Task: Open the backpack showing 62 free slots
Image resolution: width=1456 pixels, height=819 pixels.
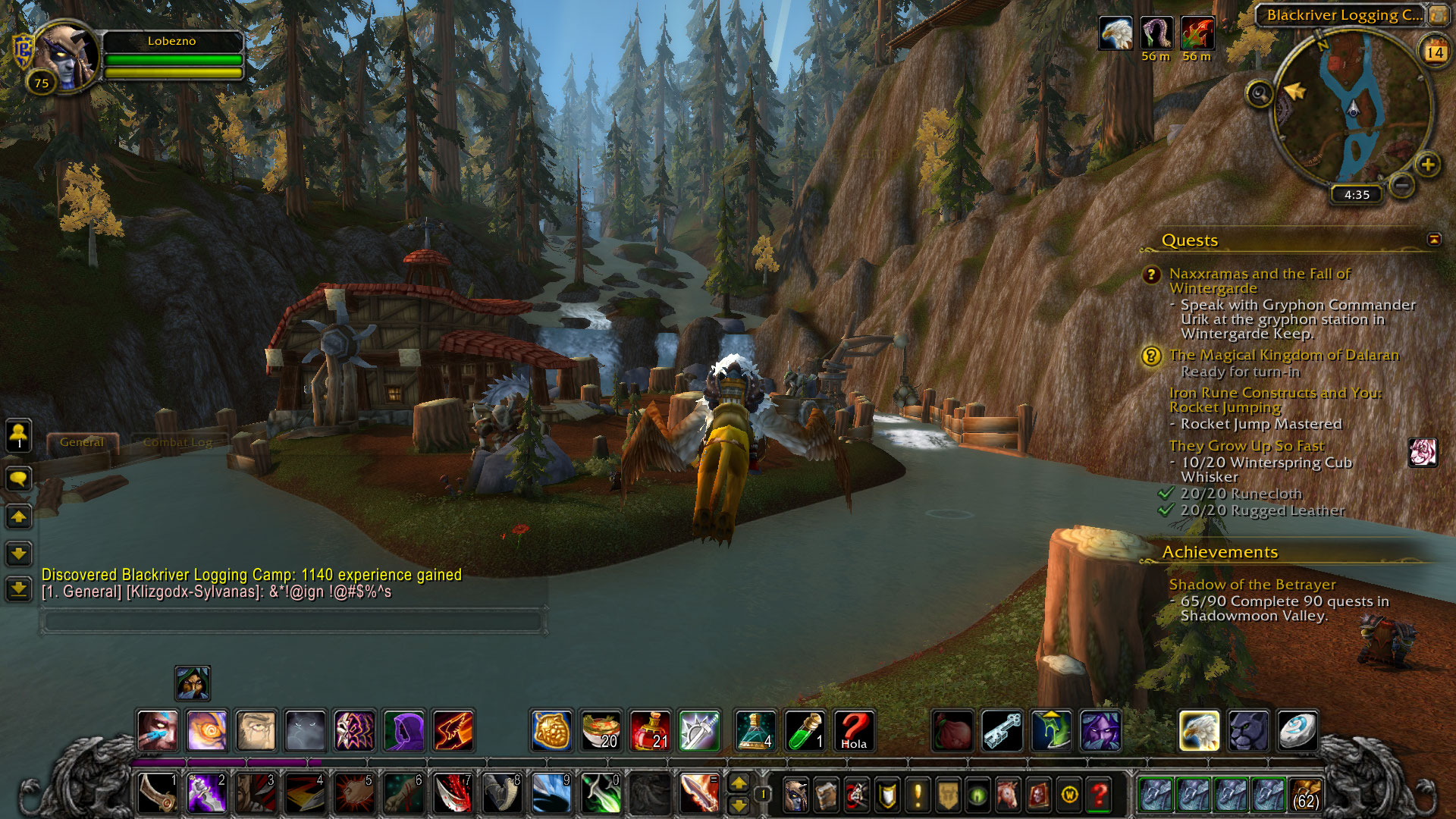Action: click(1305, 794)
